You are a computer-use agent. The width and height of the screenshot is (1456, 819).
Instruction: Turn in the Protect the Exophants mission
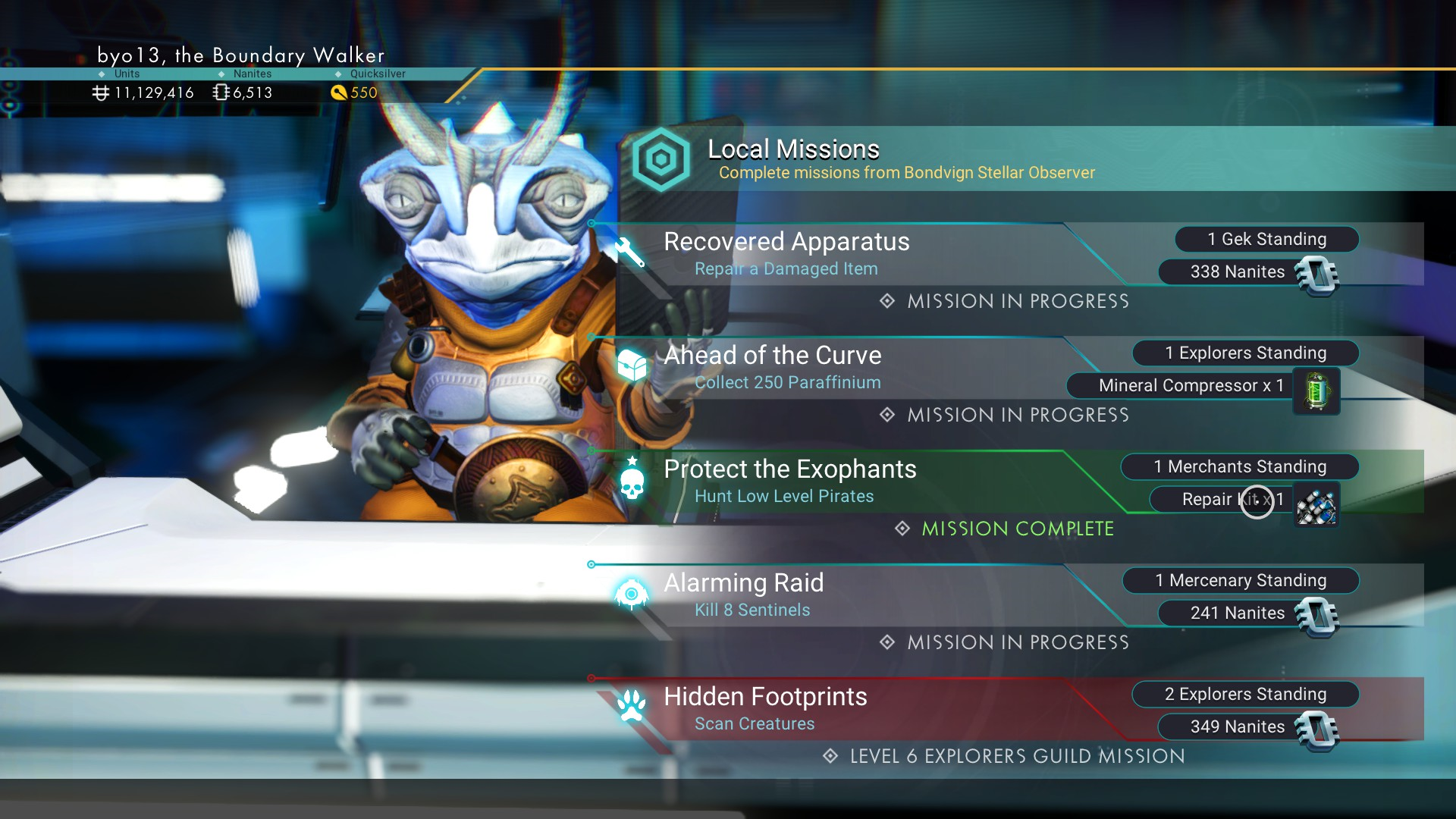pos(790,481)
